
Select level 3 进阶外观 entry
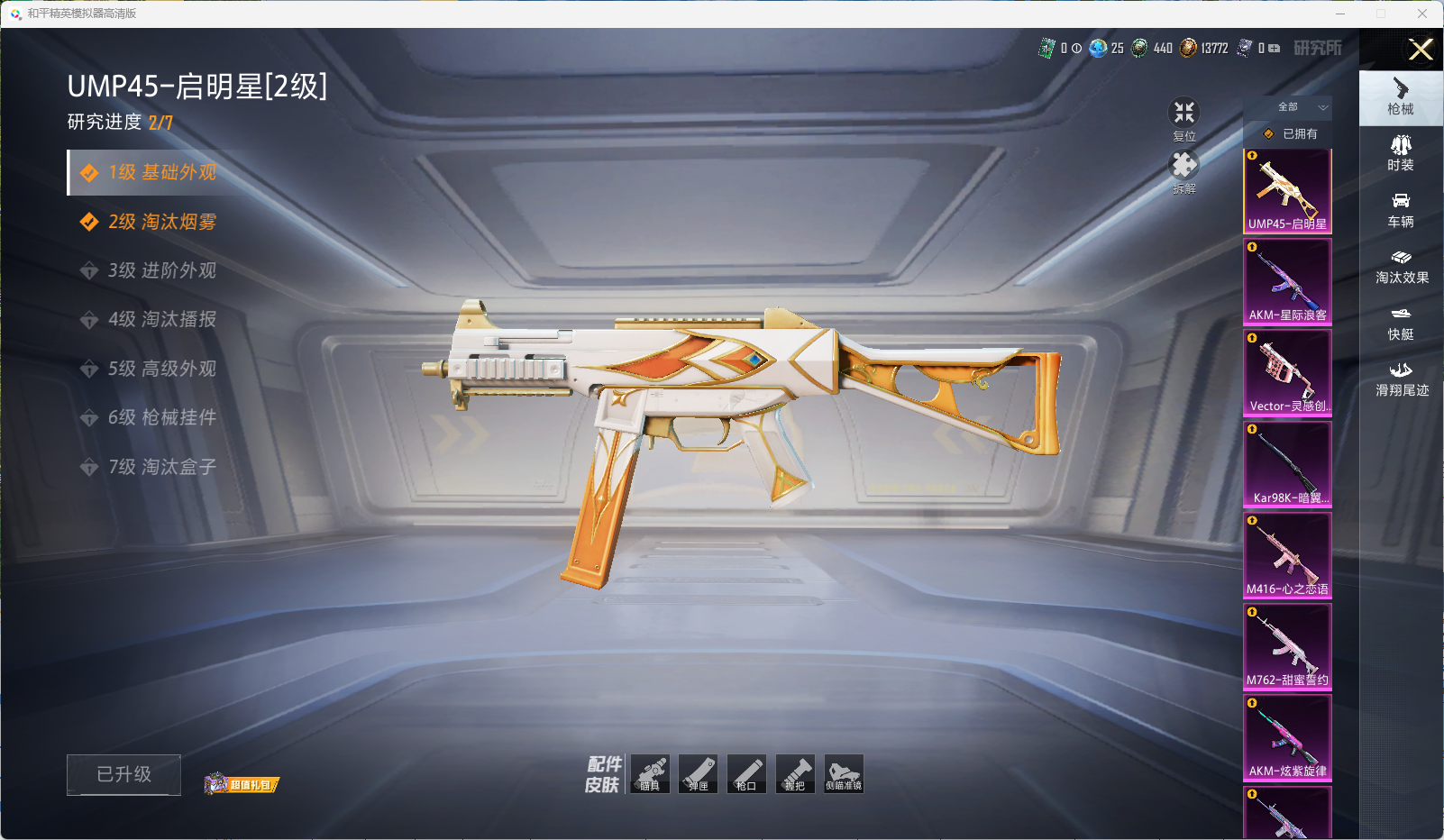click(162, 270)
